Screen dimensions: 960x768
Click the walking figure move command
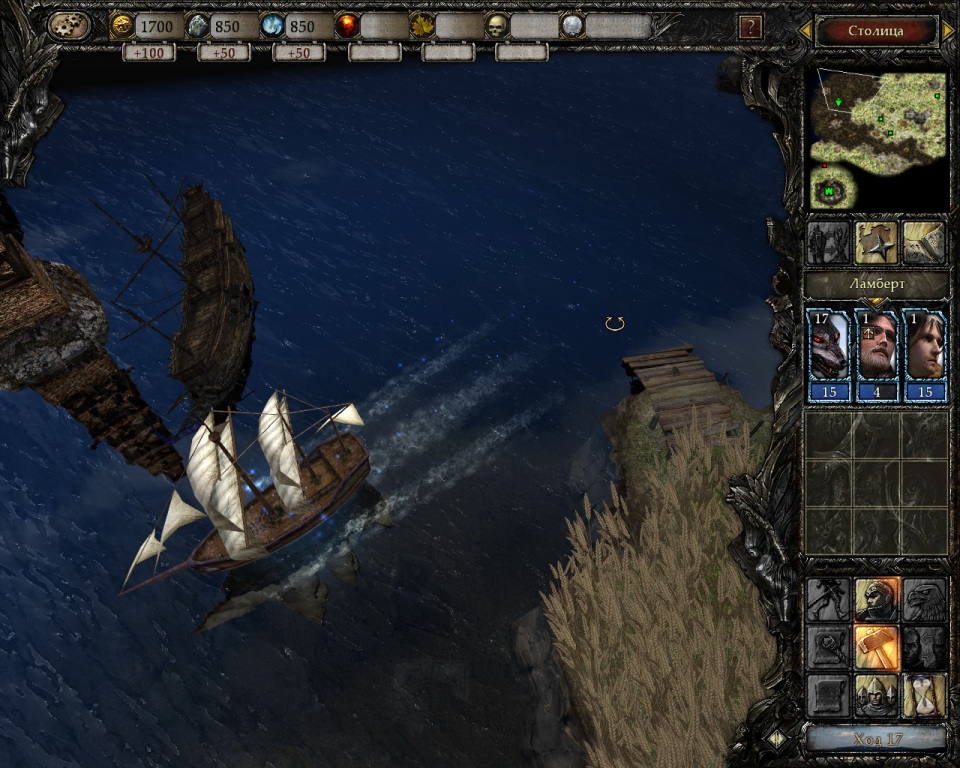[x=828, y=599]
